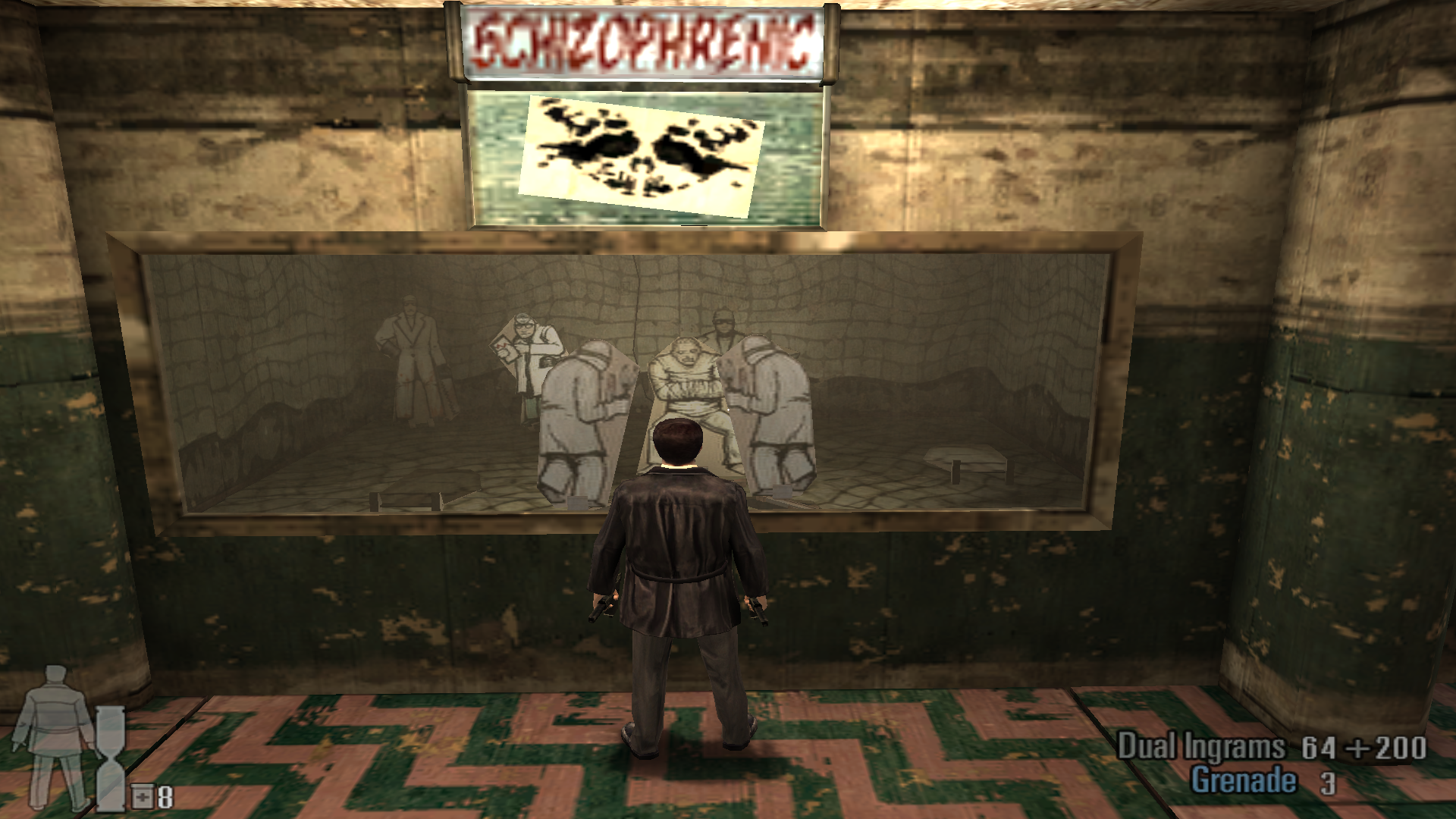This screenshot has width=1456, height=819.
Task: Select the painkiller item icon
Action: [x=143, y=797]
